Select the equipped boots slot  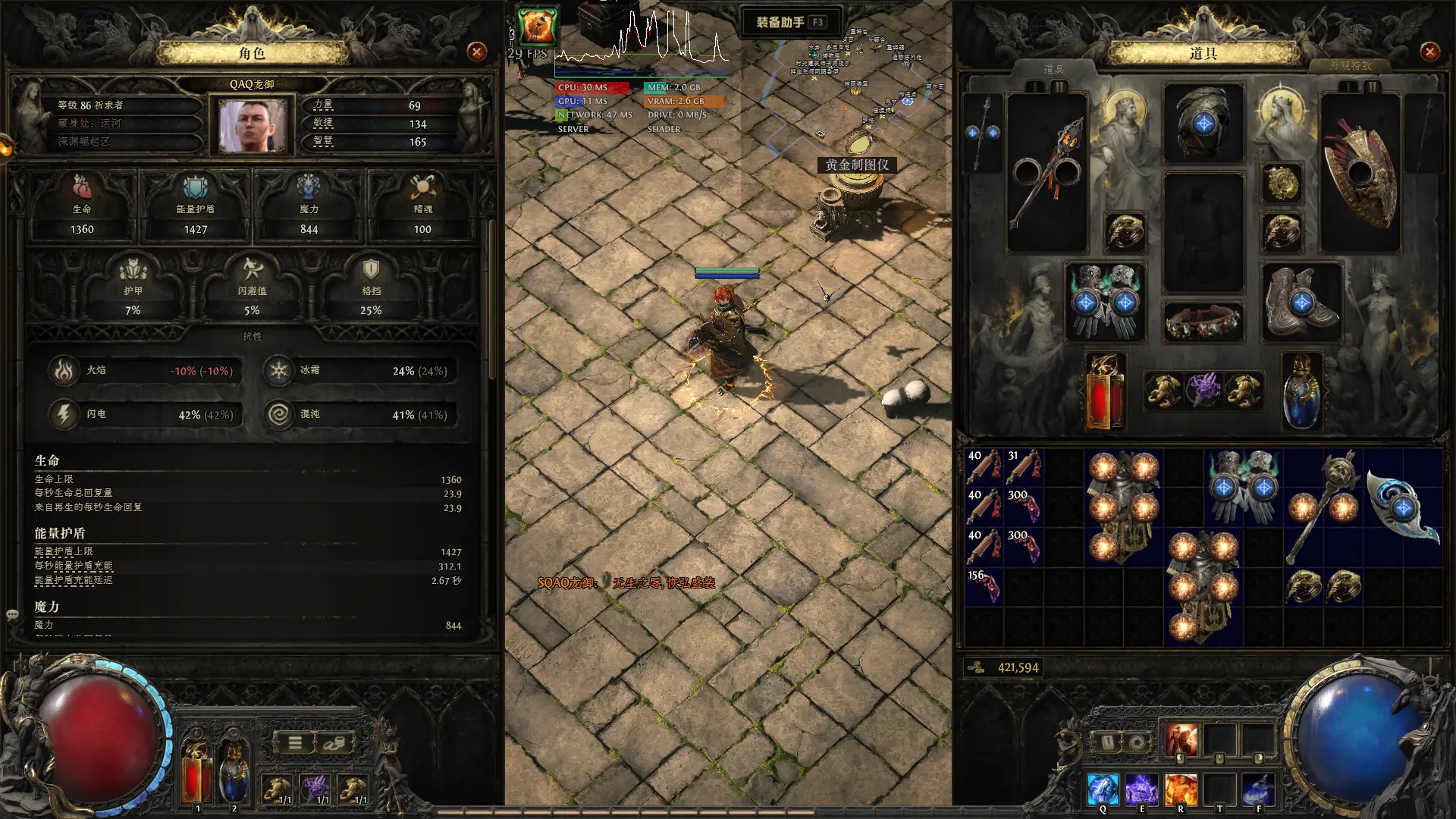(x=1301, y=302)
